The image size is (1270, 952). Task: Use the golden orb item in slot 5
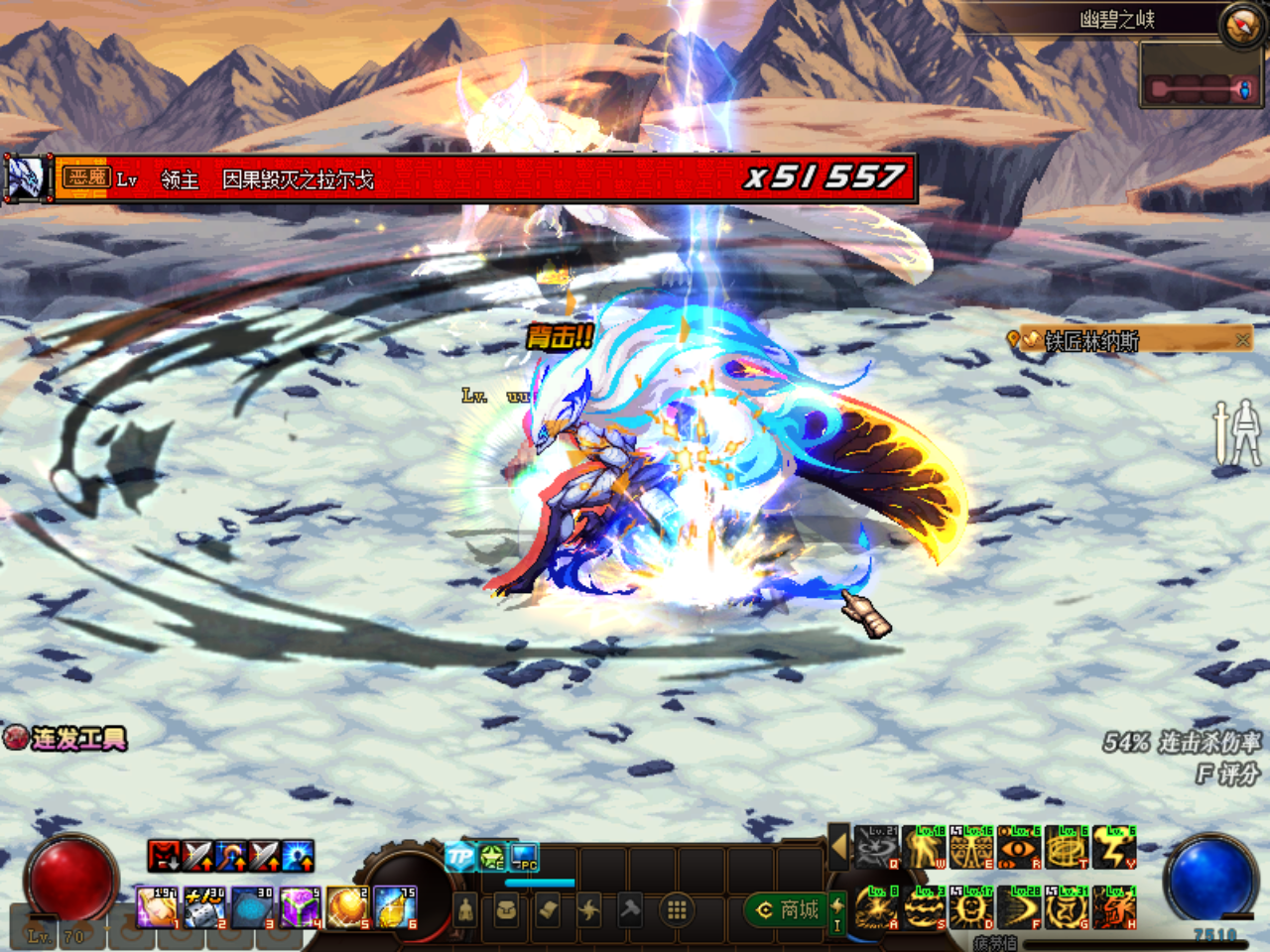pyautogui.click(x=348, y=907)
